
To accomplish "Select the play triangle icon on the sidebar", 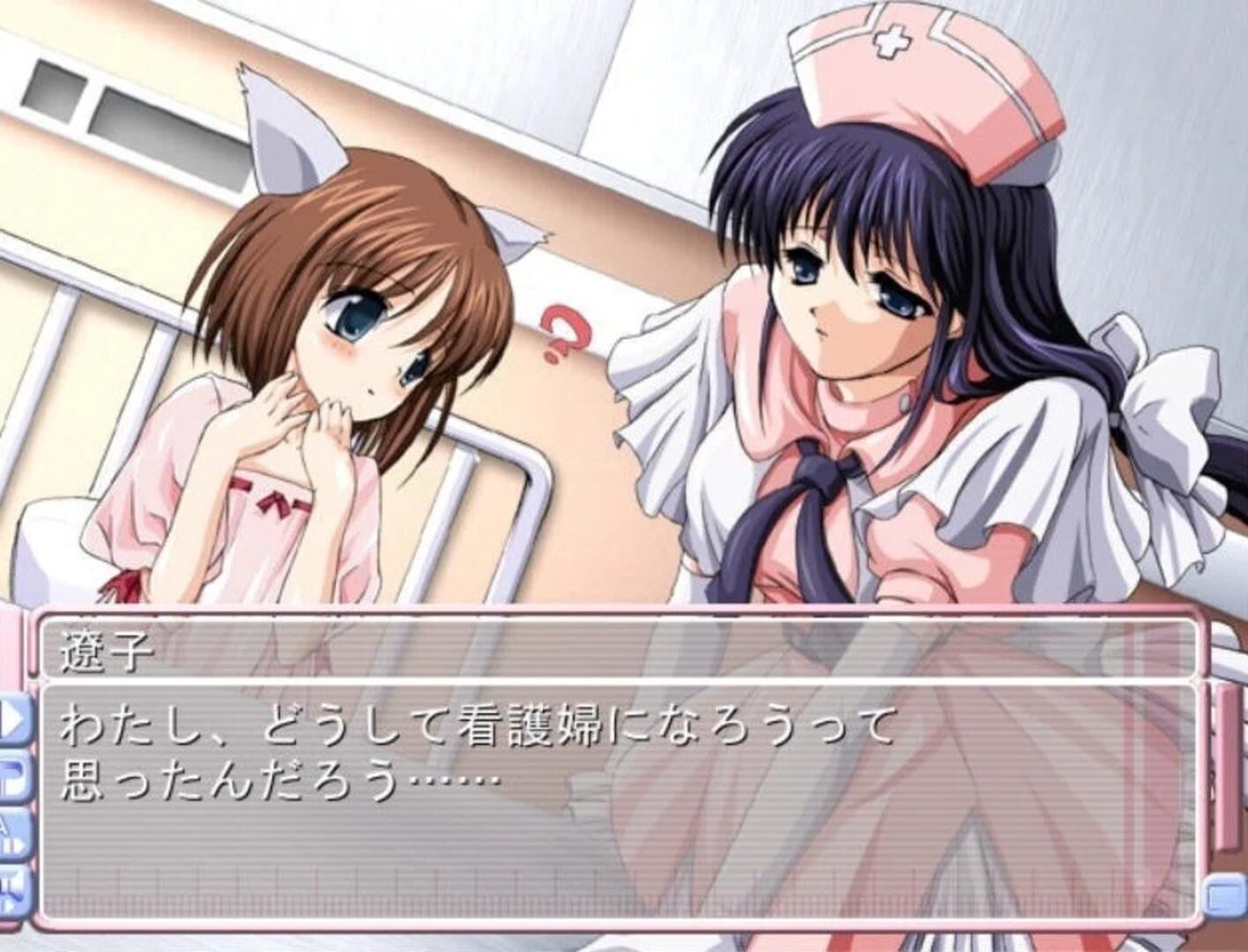I will pyautogui.click(x=12, y=717).
